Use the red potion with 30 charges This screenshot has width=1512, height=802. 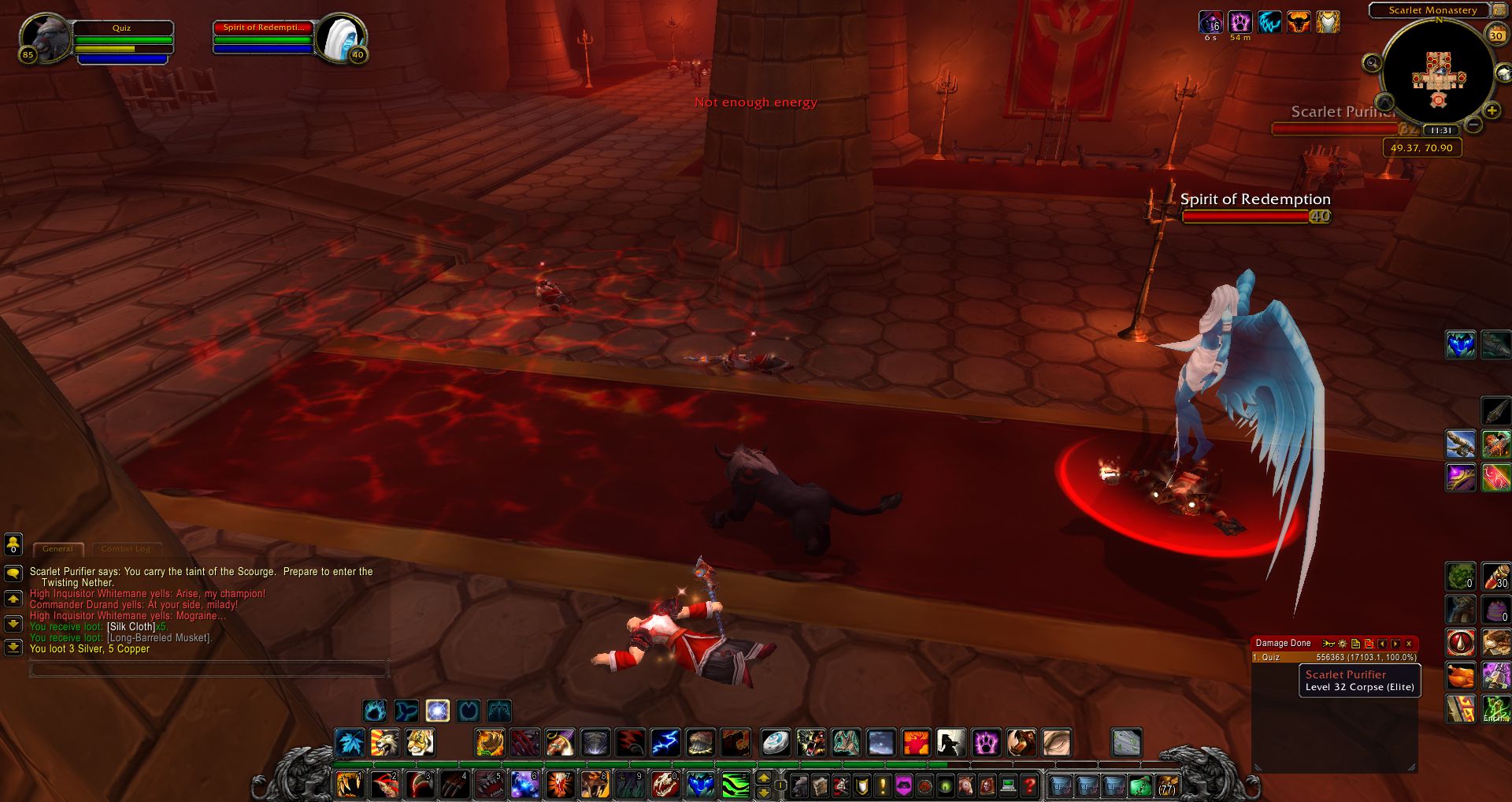1495,576
